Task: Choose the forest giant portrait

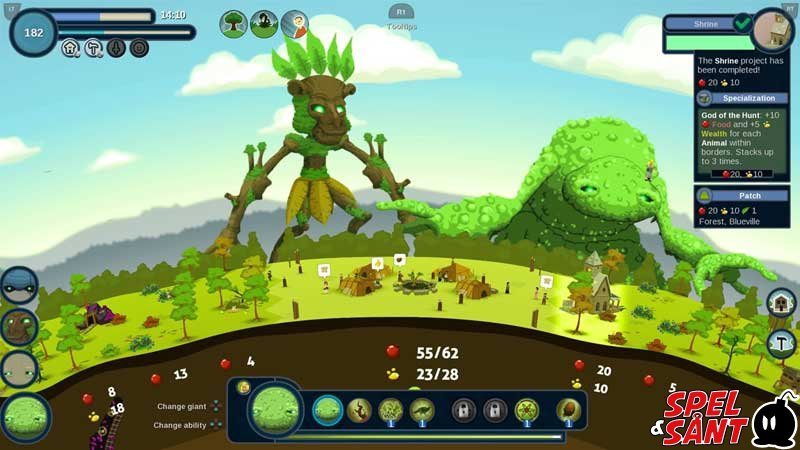Action: click(20, 327)
